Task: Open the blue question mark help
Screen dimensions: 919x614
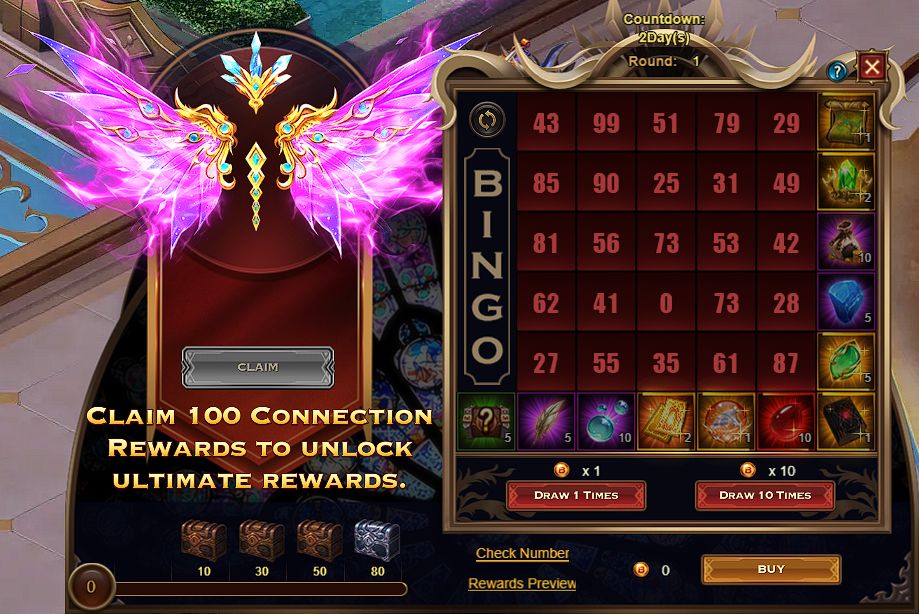Action: click(837, 70)
